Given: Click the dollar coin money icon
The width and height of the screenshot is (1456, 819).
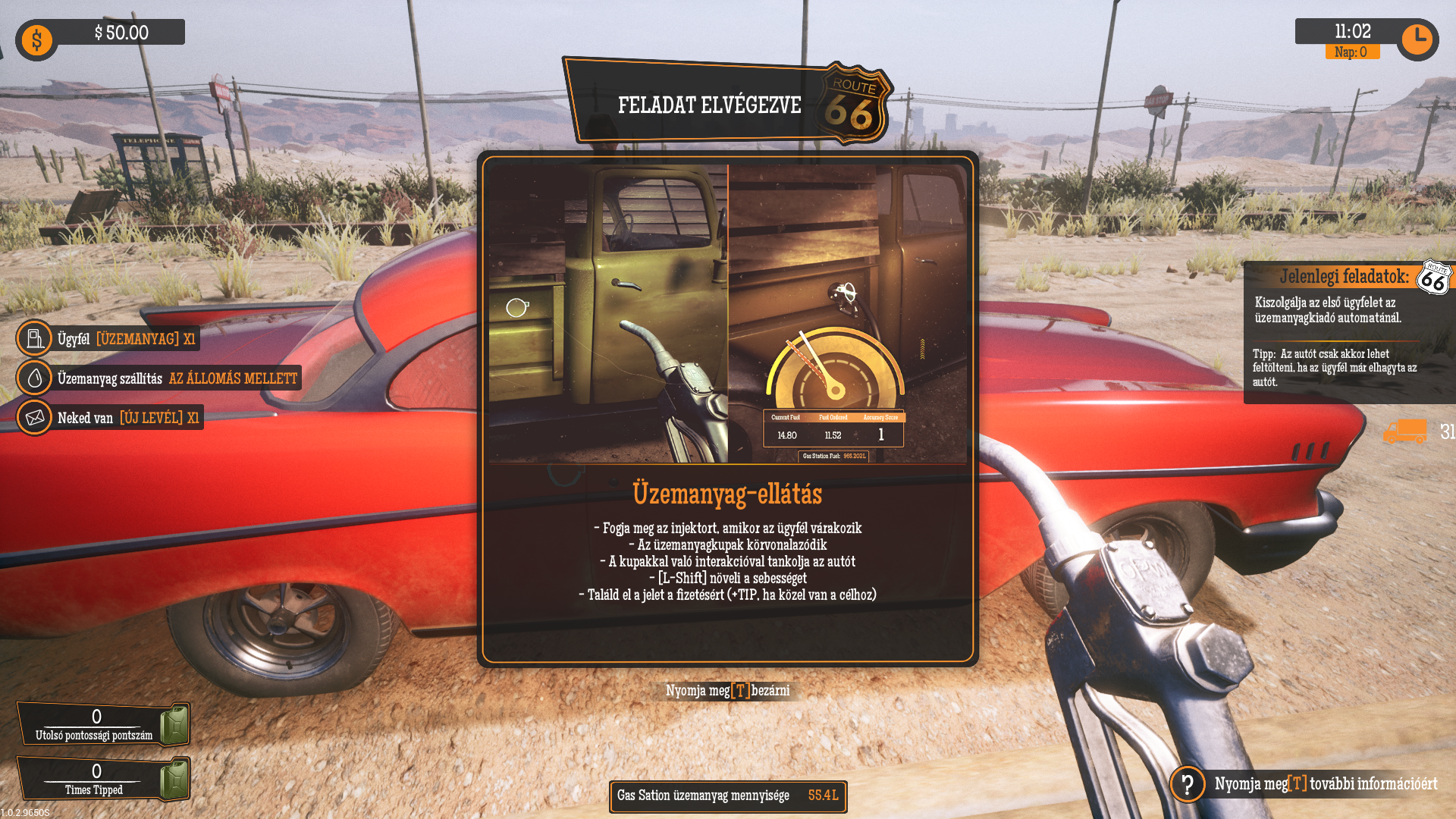Looking at the screenshot, I should point(36,39).
